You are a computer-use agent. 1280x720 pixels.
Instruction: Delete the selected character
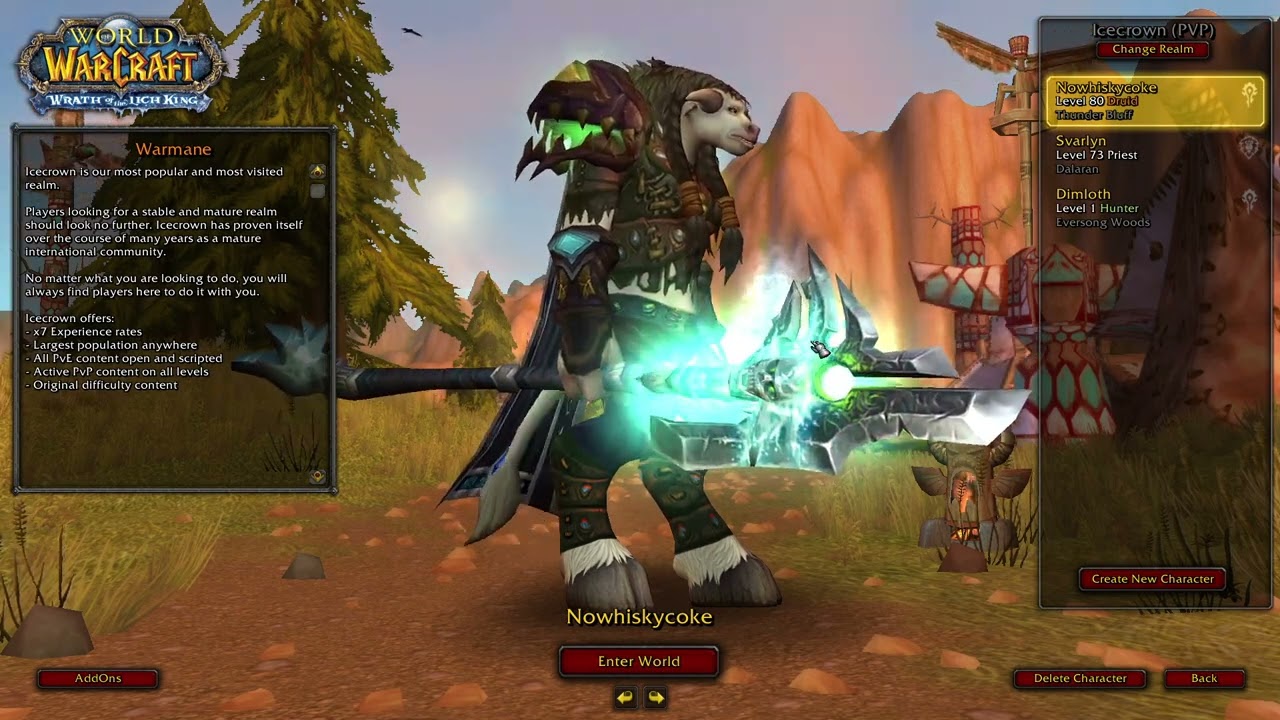pos(1080,678)
